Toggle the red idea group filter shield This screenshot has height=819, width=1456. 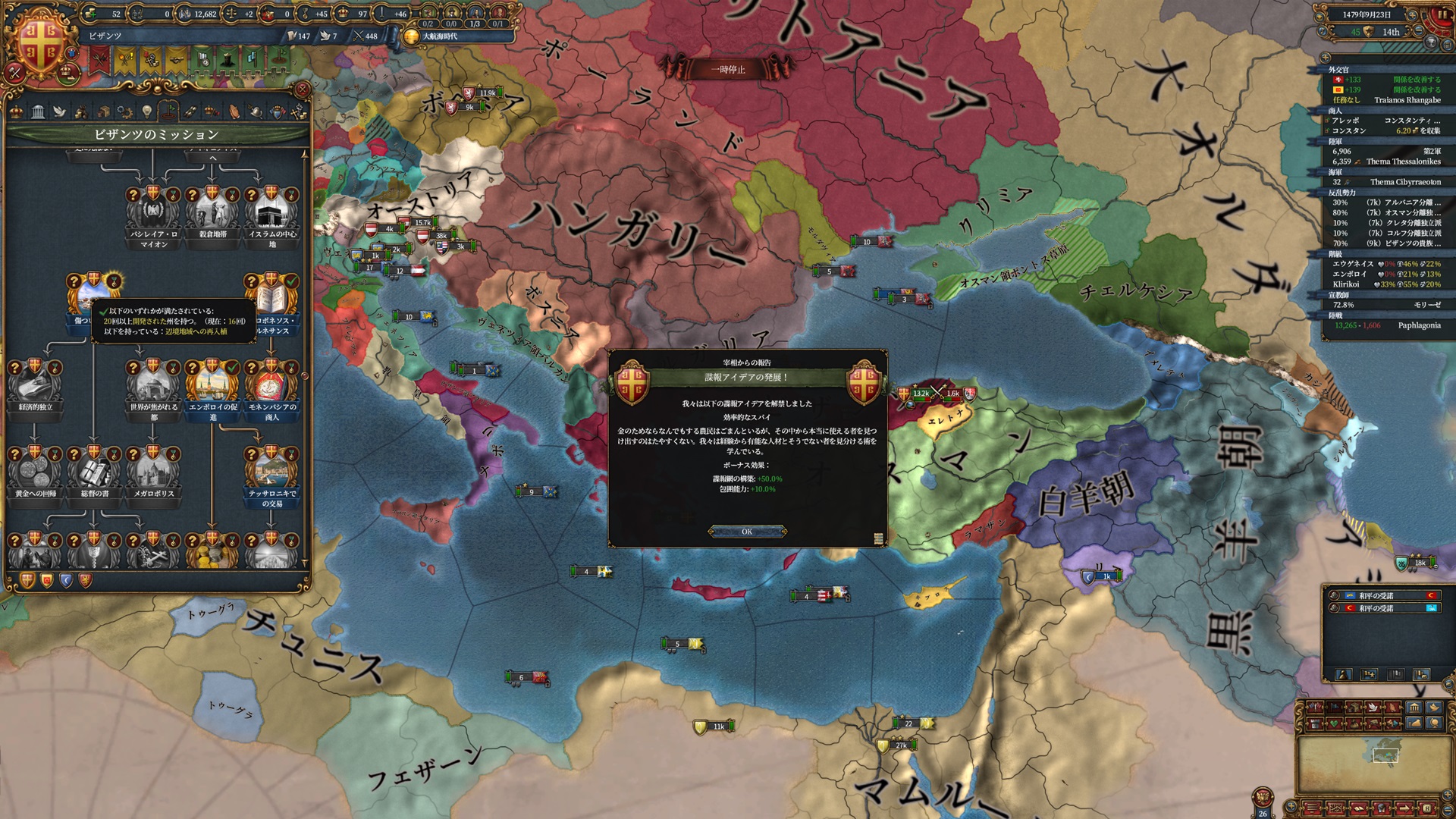[x=86, y=581]
